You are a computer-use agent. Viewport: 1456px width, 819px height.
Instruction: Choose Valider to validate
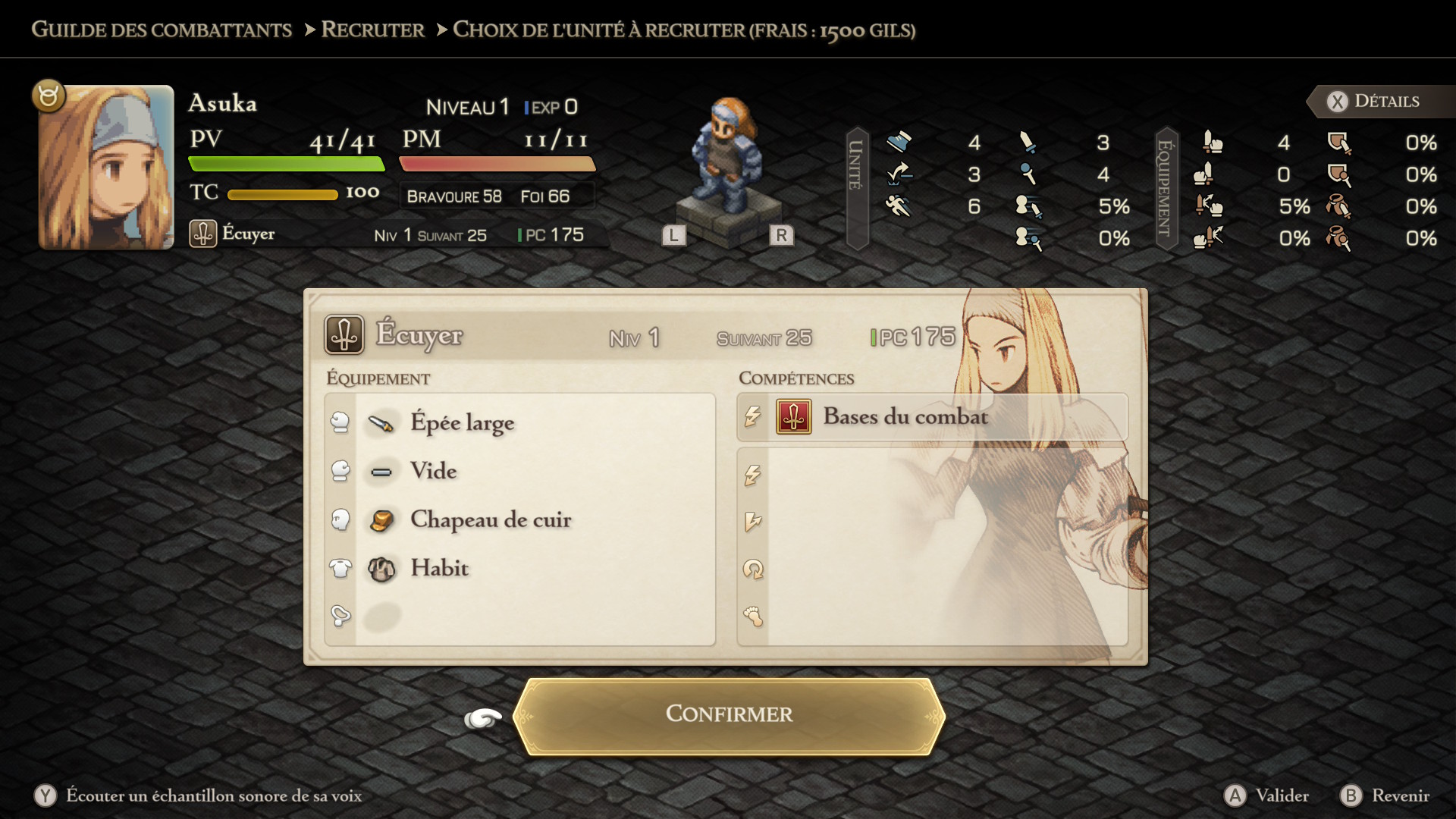pyautogui.click(x=1267, y=795)
